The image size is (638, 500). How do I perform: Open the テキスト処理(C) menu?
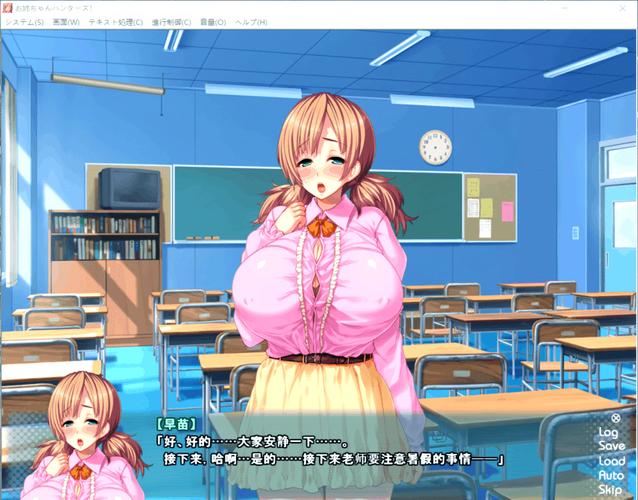(115, 22)
